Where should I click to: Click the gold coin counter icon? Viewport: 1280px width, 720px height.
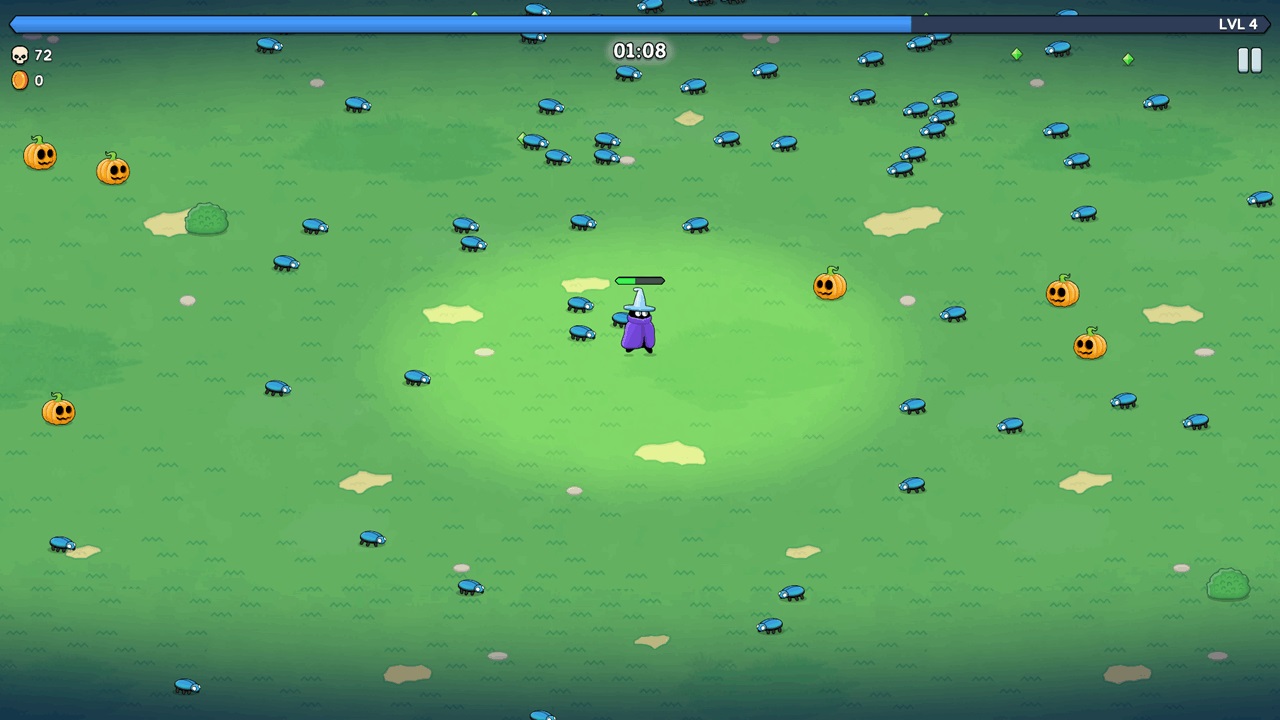coord(21,80)
